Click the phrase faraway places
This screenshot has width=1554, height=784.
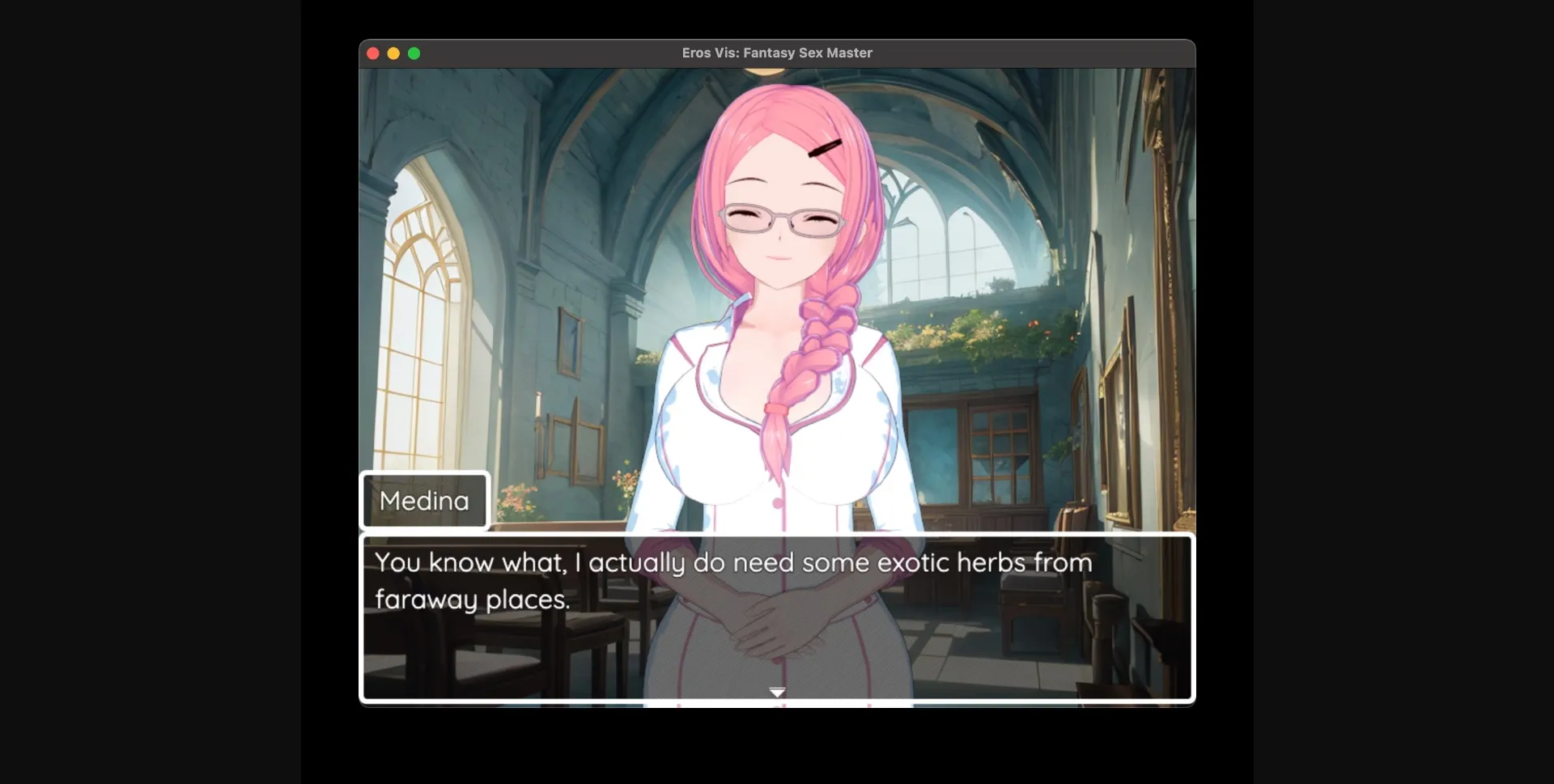tap(473, 600)
